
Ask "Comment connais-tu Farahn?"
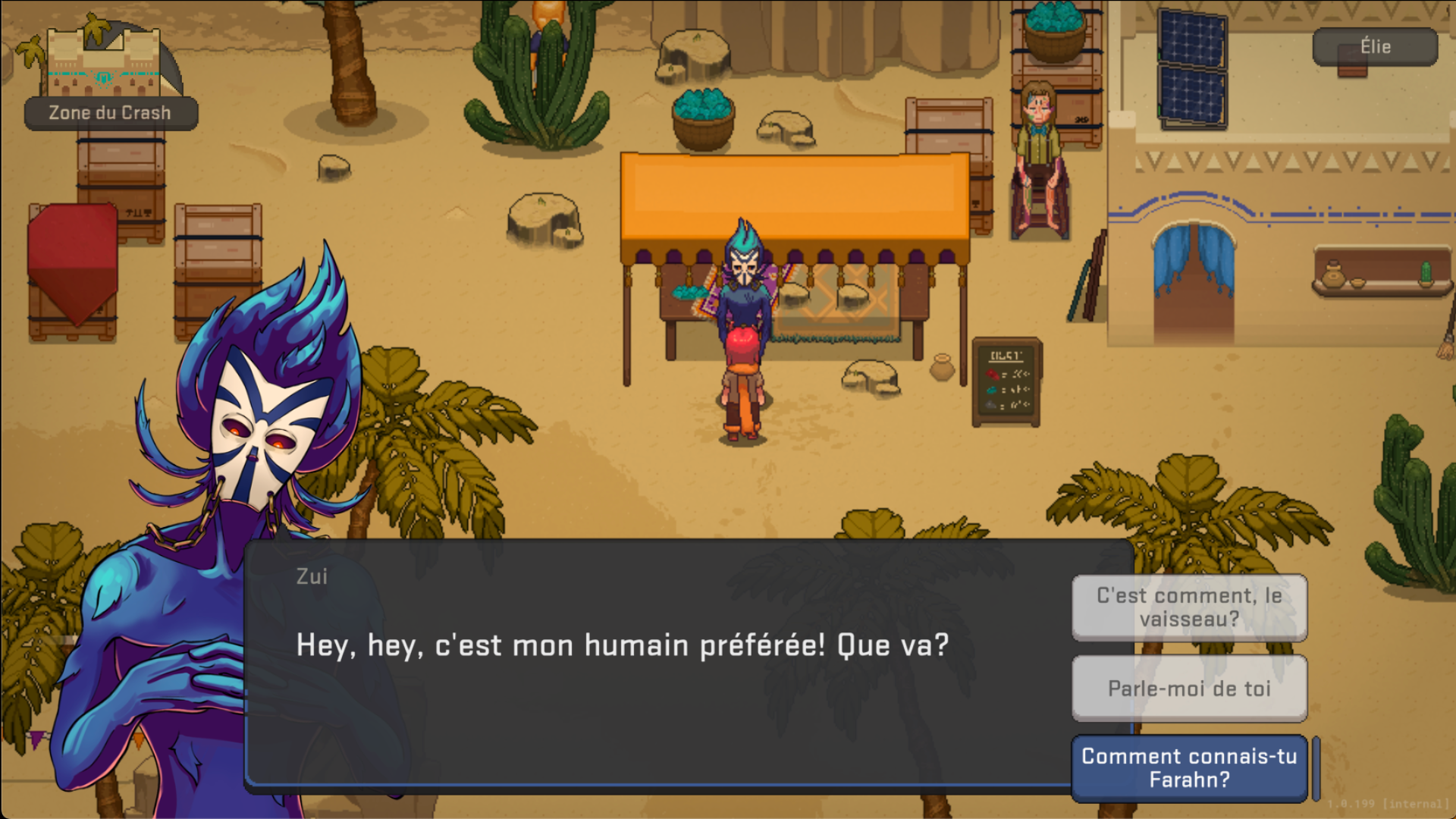pyautogui.click(x=1188, y=767)
